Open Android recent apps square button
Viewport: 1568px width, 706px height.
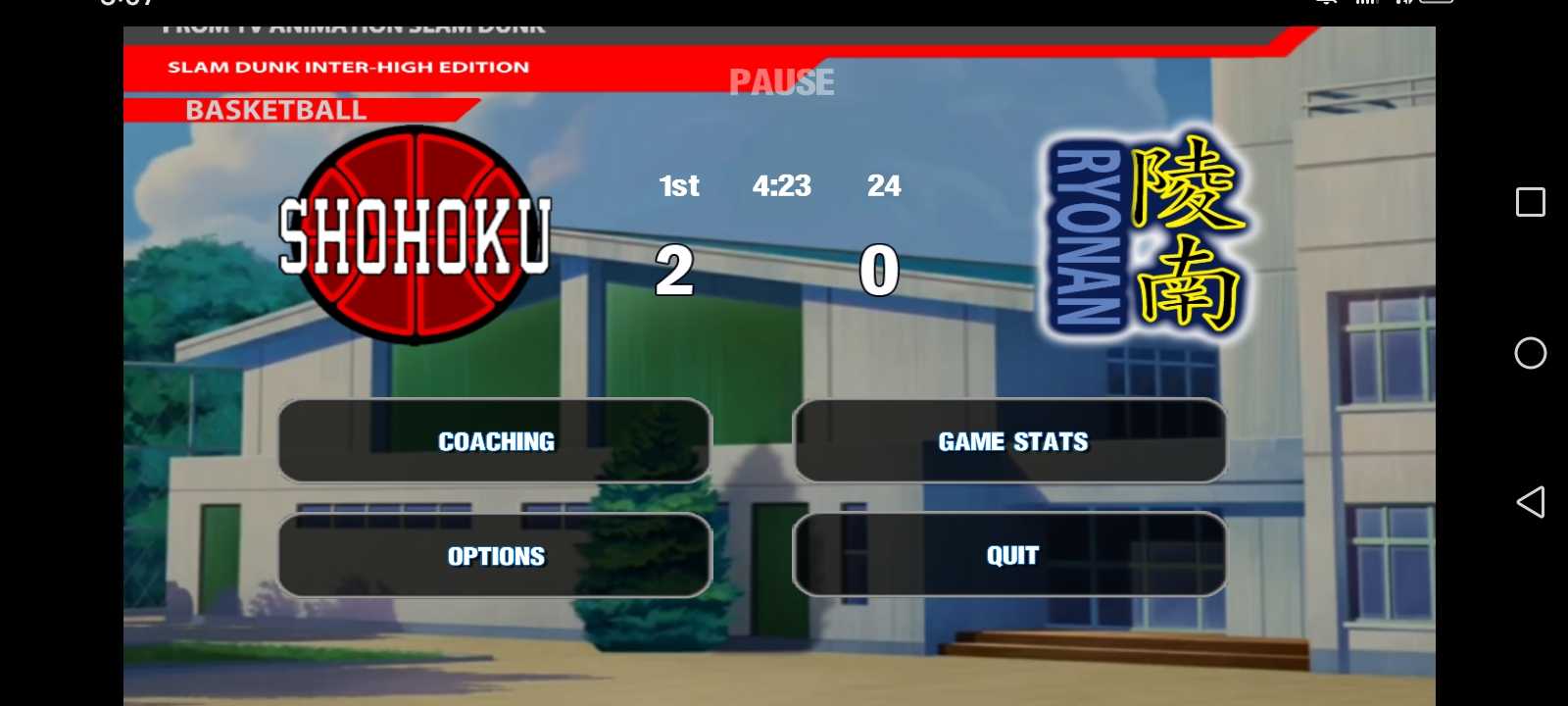point(1530,202)
